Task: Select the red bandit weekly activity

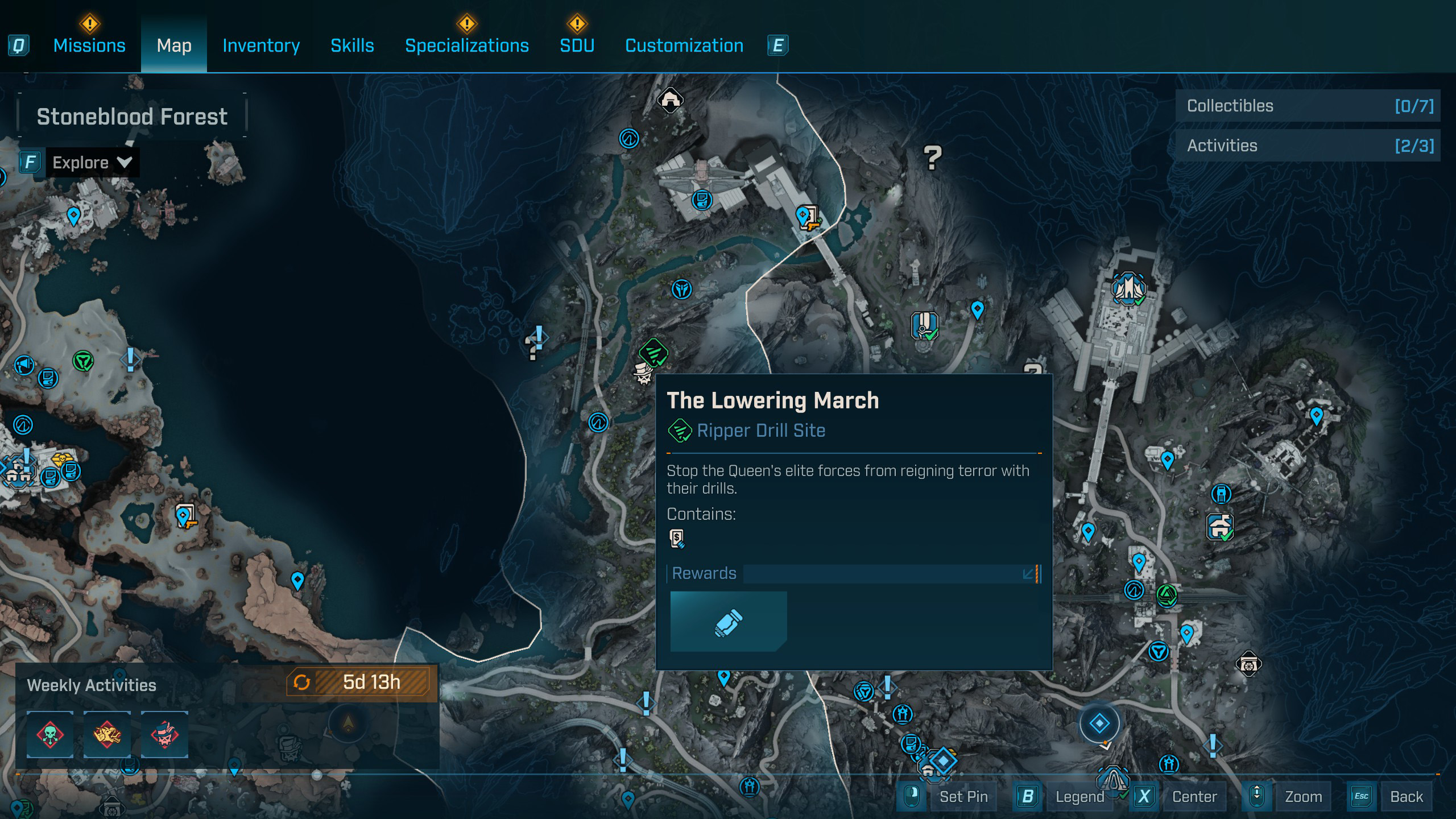Action: pyautogui.click(x=164, y=734)
